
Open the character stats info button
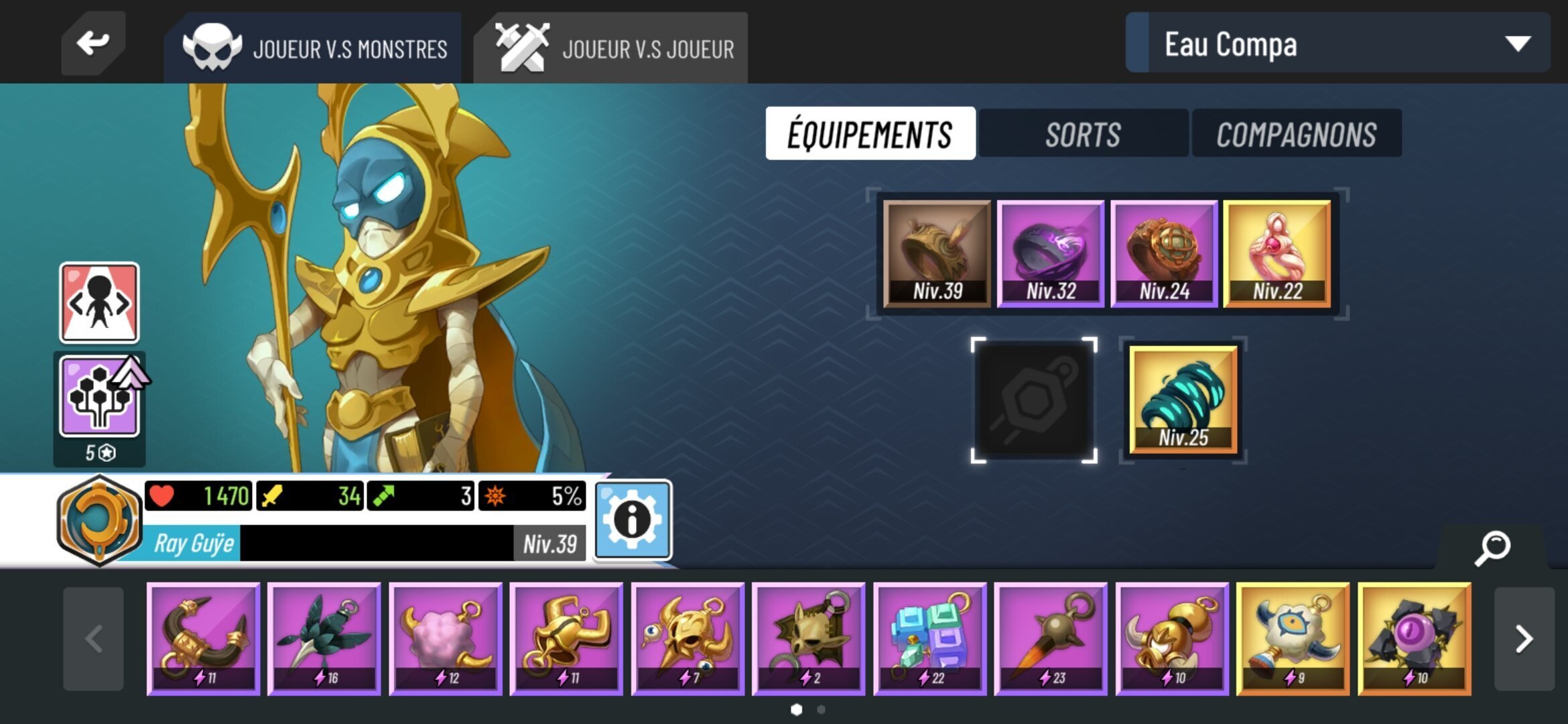(632, 520)
